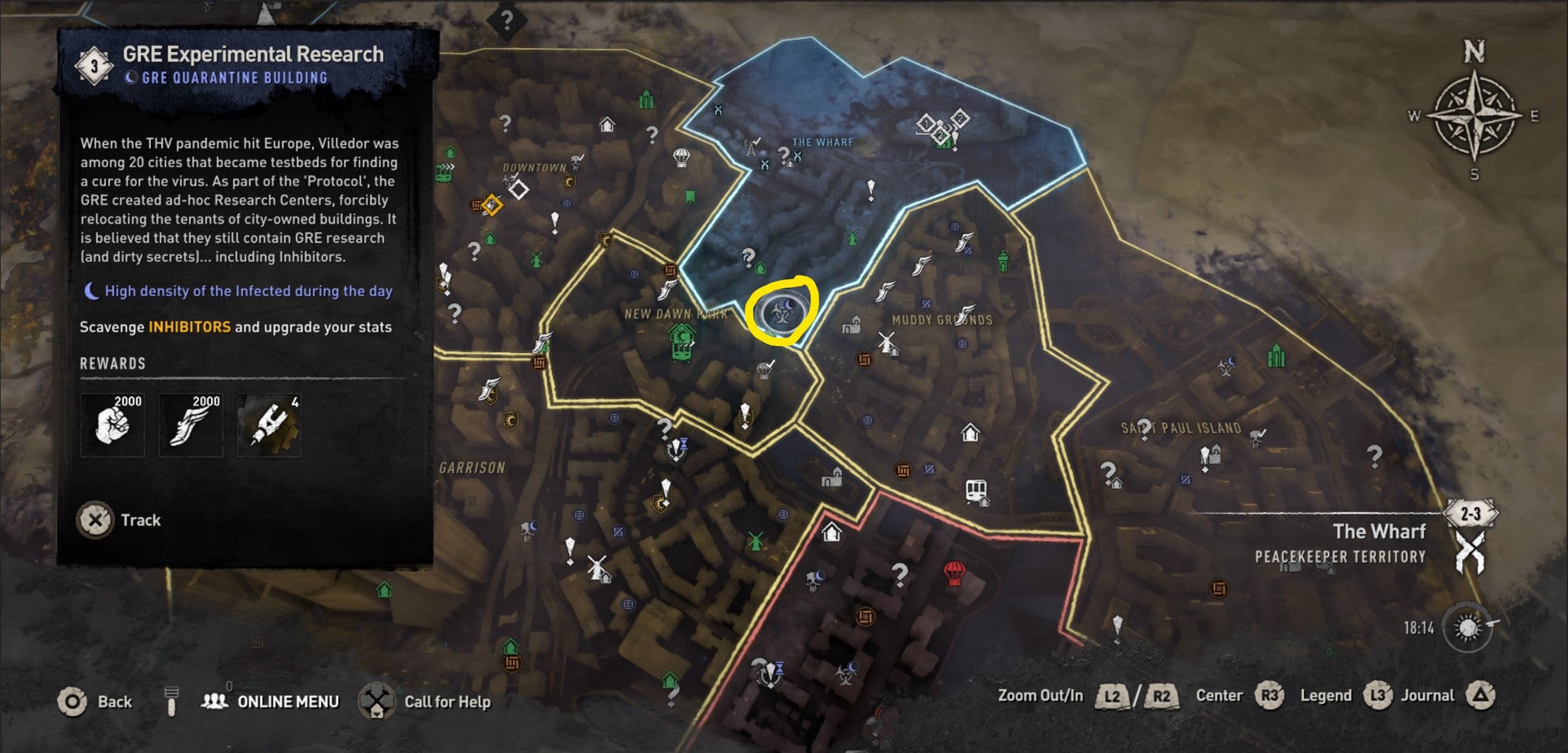The image size is (1568, 753).
Task: Click the cable car icon near Muddy Grounds
Action: pyautogui.click(x=976, y=489)
